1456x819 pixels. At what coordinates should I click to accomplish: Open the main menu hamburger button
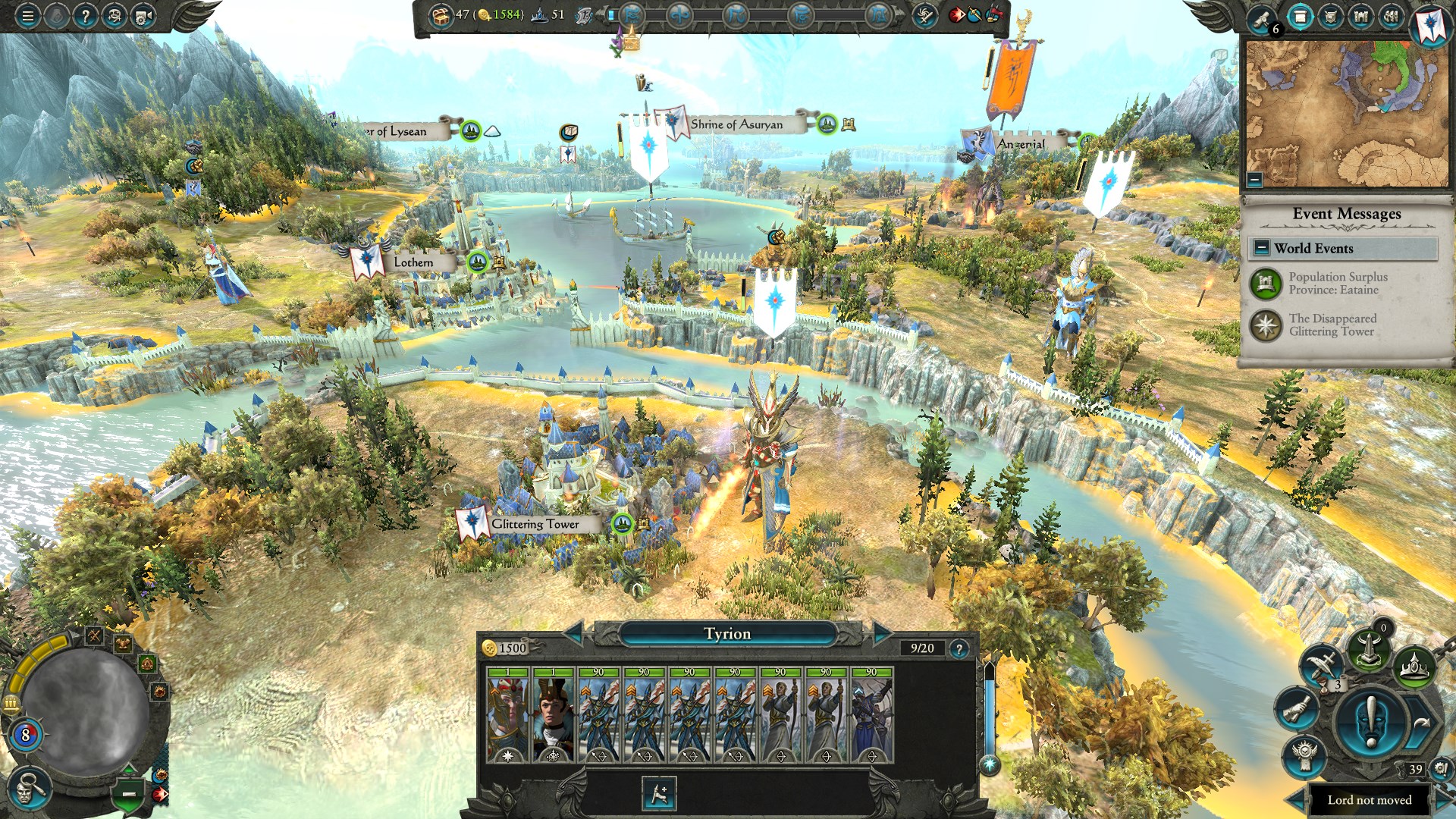point(28,16)
